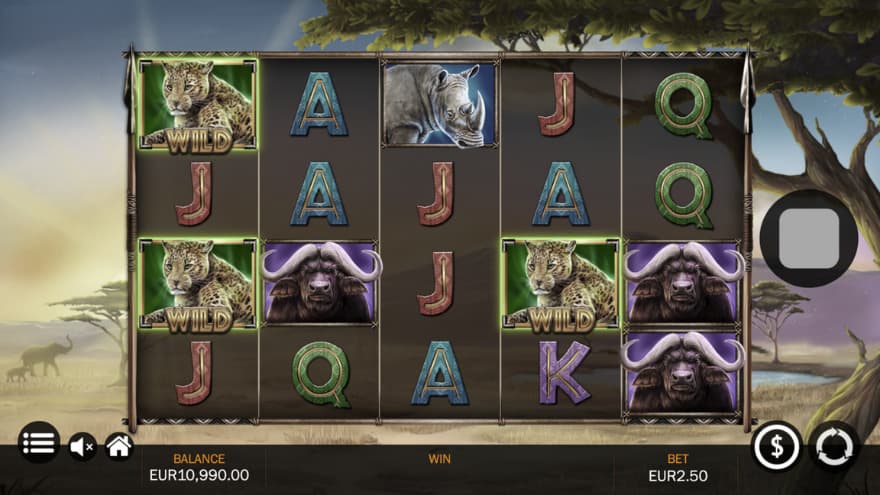The image size is (880, 495).
Task: Go to the home lobby
Action: pyautogui.click(x=119, y=446)
